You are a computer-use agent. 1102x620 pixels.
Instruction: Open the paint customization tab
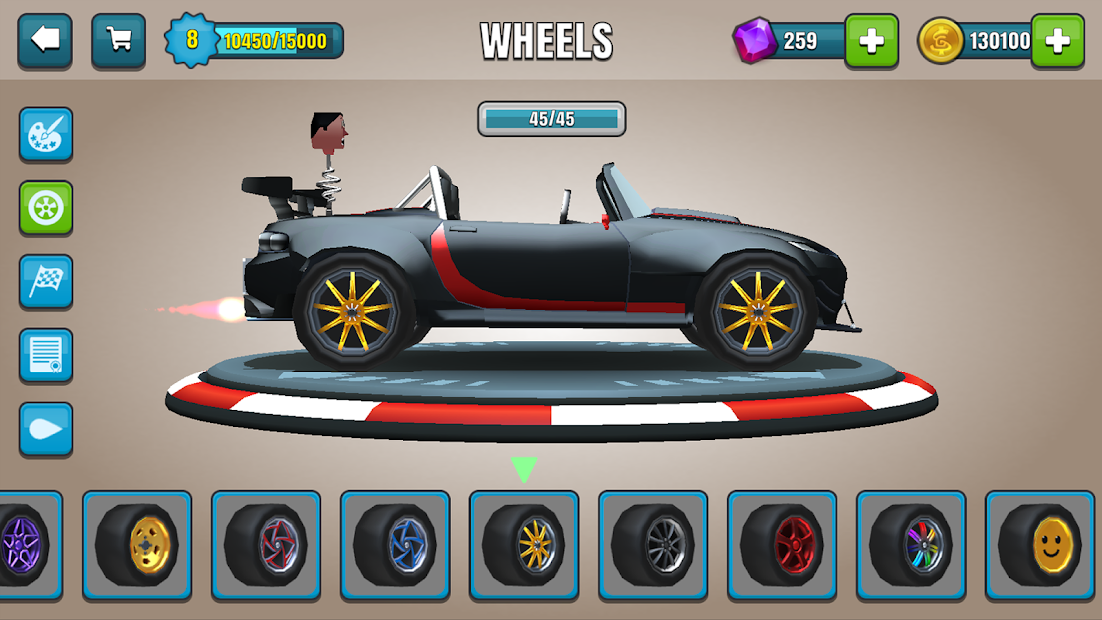[46, 135]
